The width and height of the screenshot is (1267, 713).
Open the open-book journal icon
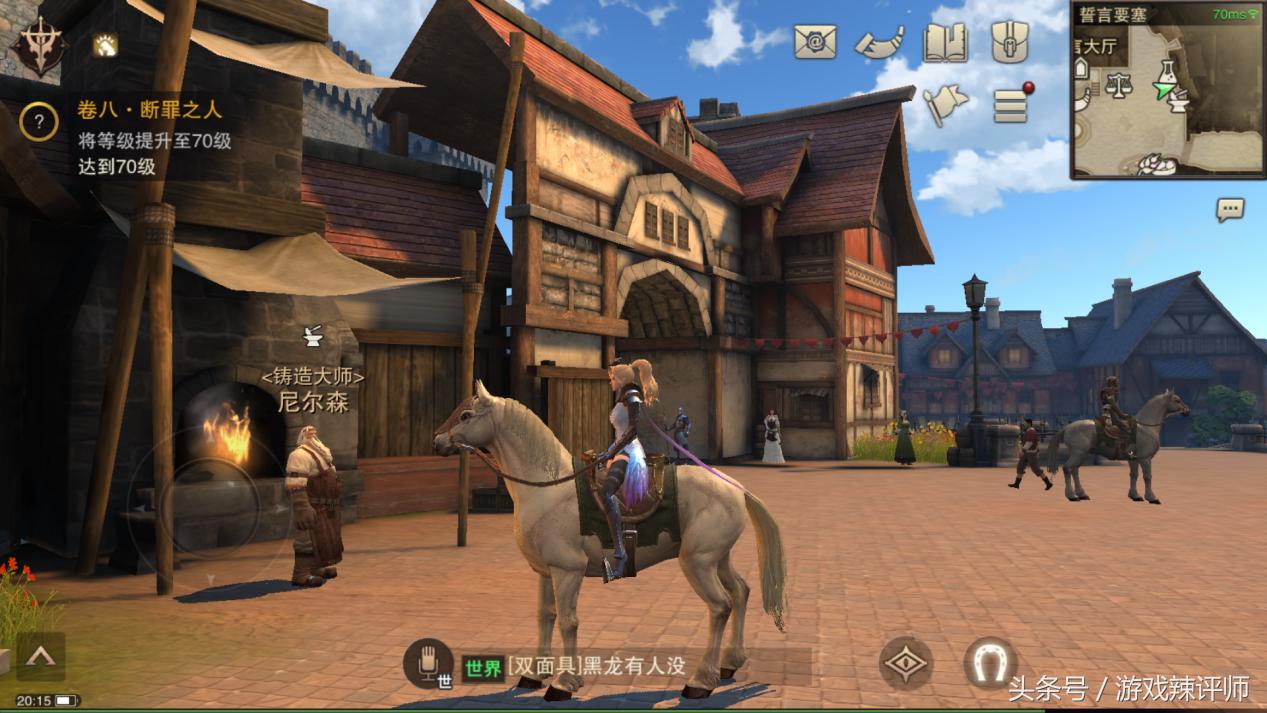click(x=945, y=43)
